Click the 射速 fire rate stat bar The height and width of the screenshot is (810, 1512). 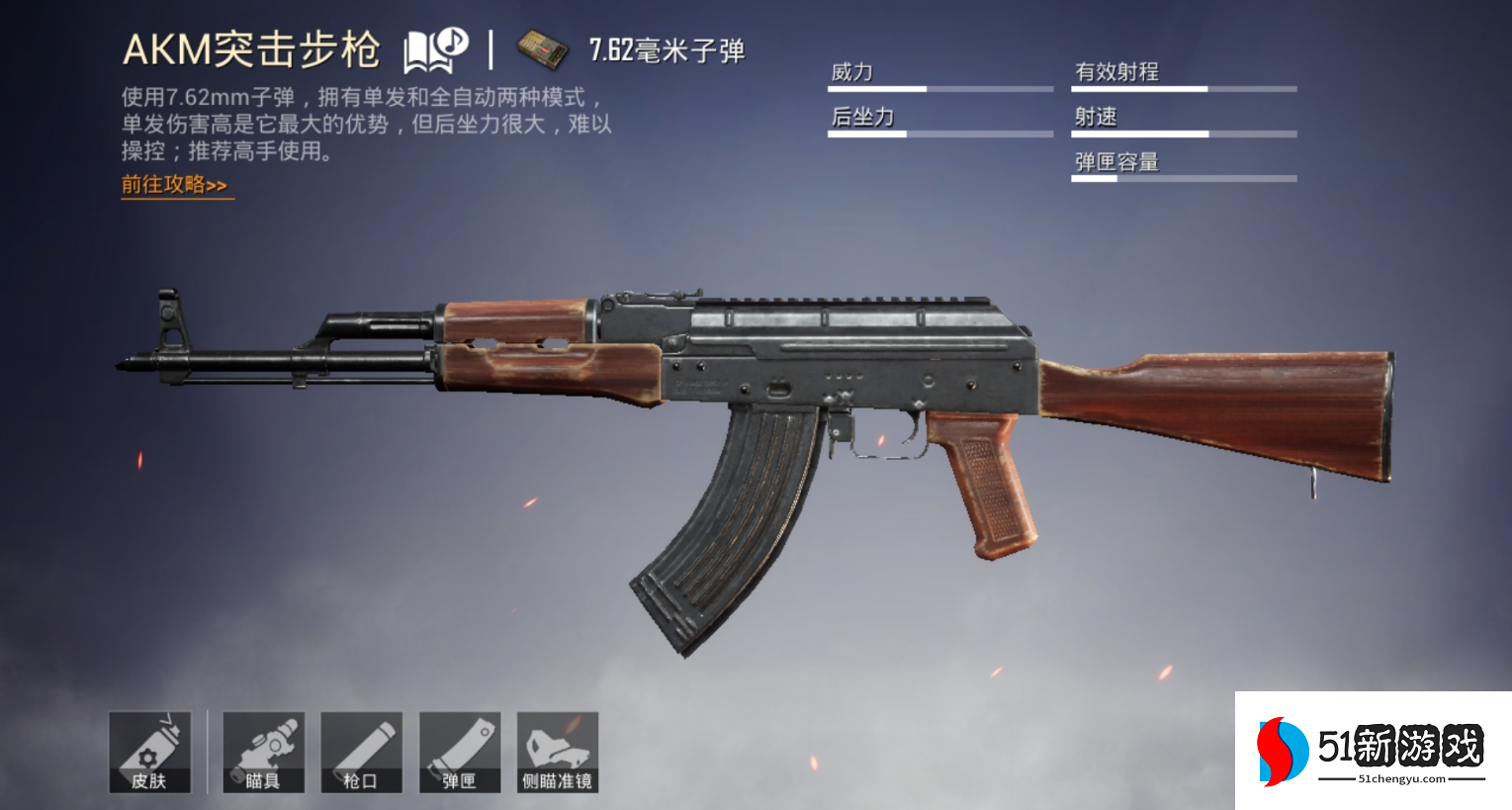[1183, 133]
